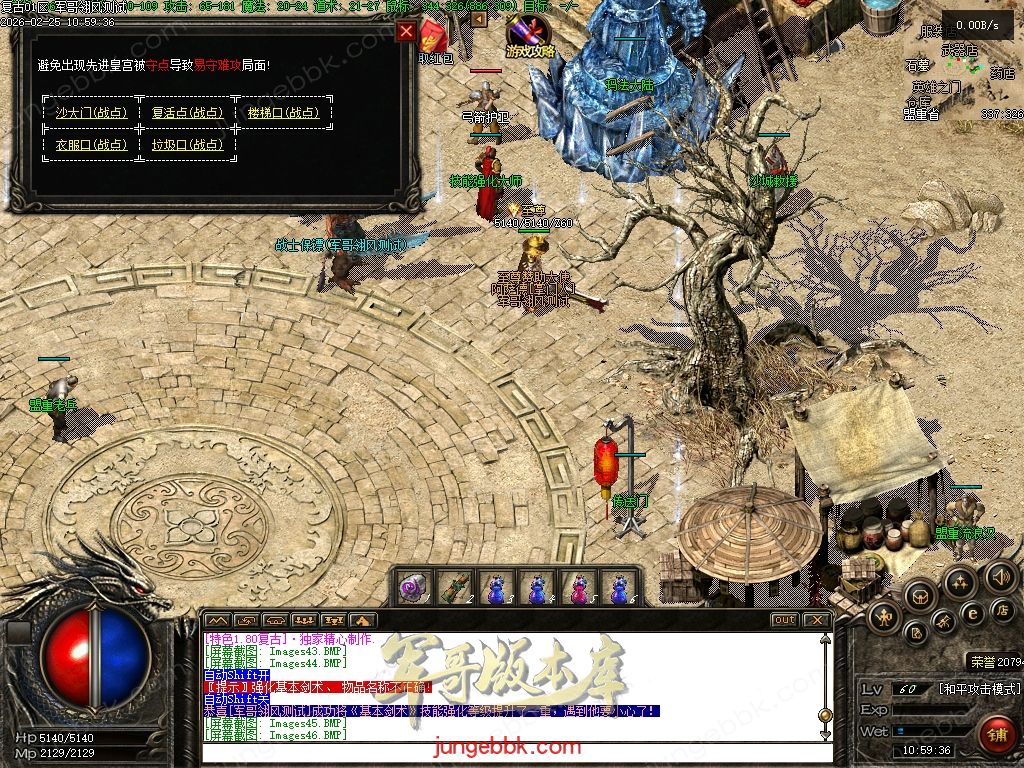Viewport: 1024px width, 768px height.
Task: Toggle sound with the speaker button
Action: pos(1000,577)
